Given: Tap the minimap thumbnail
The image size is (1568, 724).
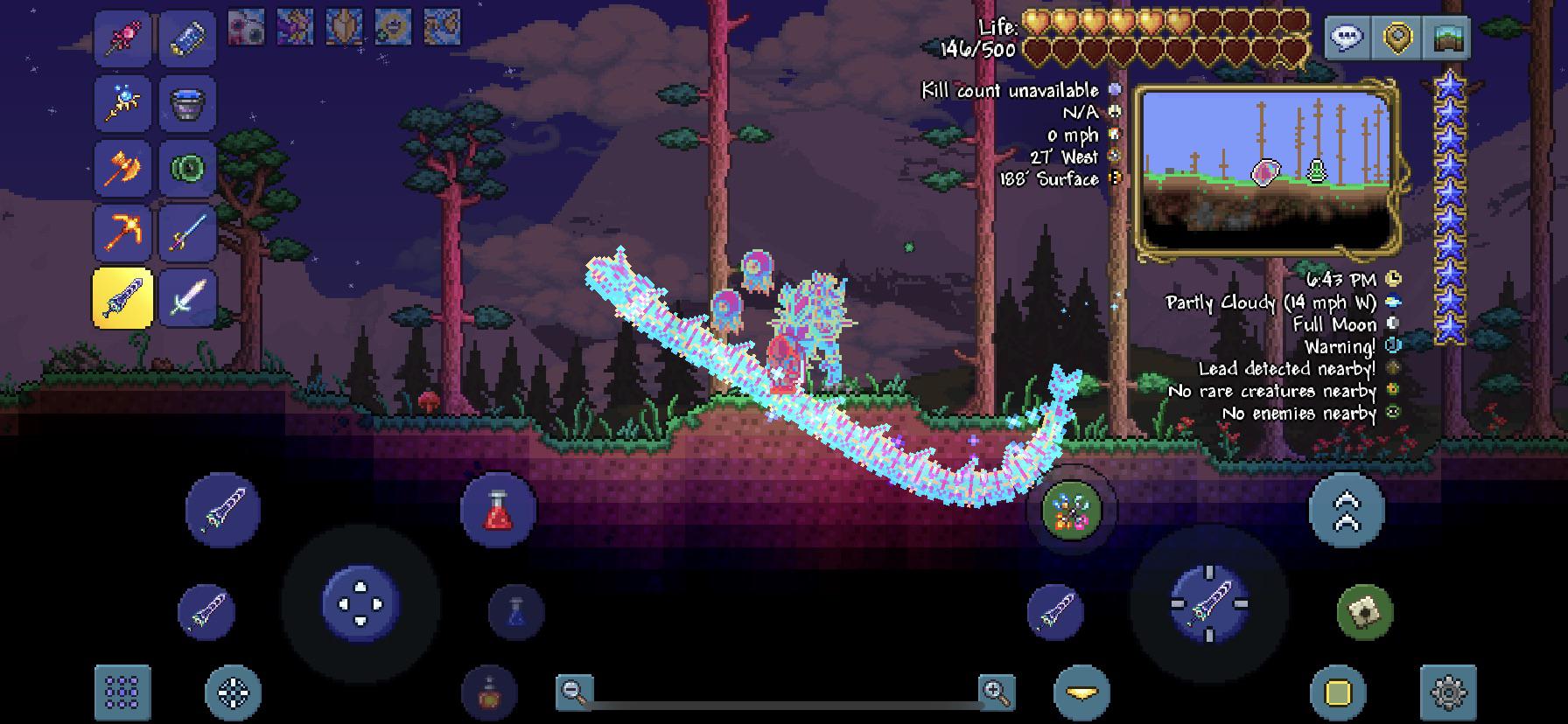Looking at the screenshot, I should tap(1265, 166).
